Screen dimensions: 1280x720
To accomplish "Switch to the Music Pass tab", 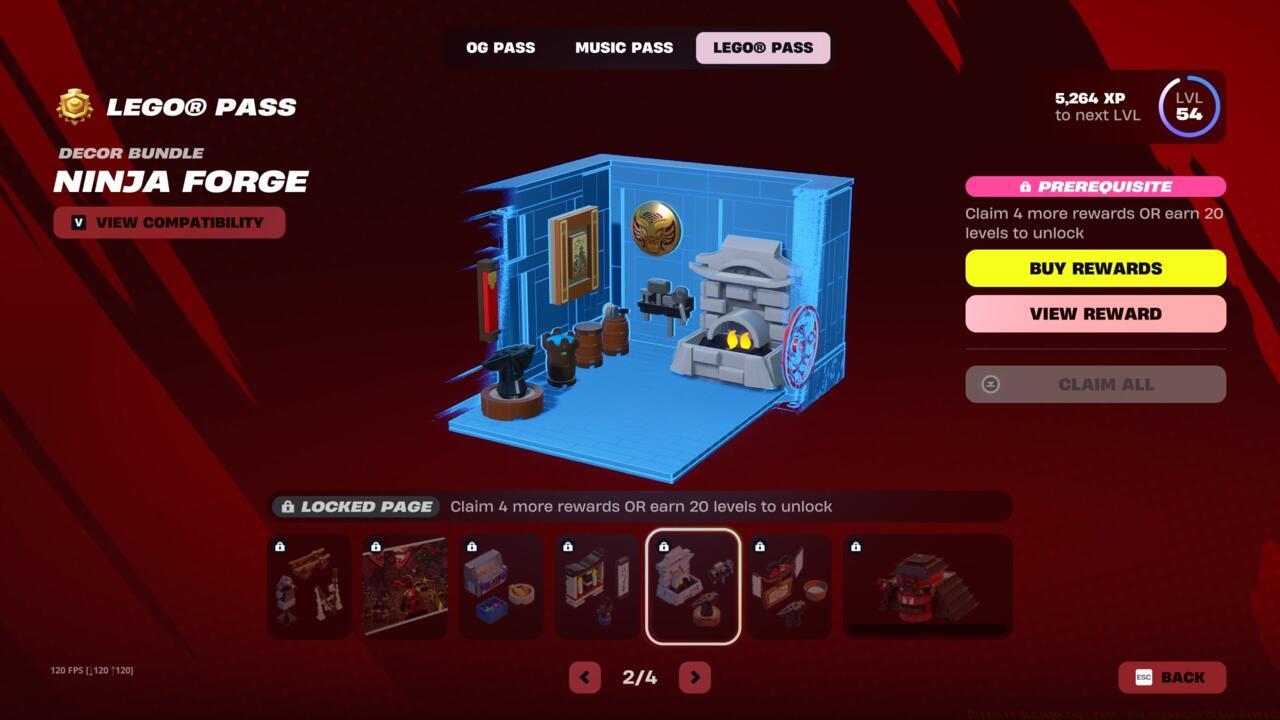I will pyautogui.click(x=623, y=47).
